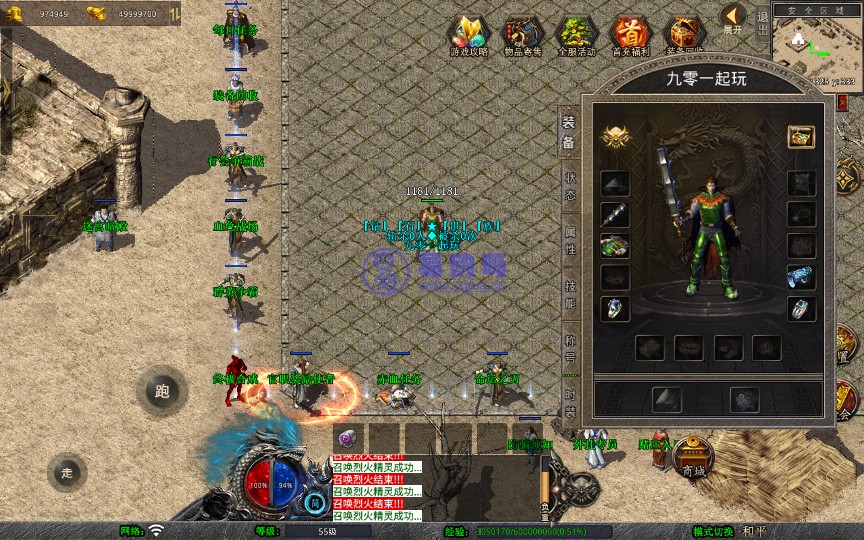Select the green armor equipment slot
The height and width of the screenshot is (540, 864).
tap(614, 245)
